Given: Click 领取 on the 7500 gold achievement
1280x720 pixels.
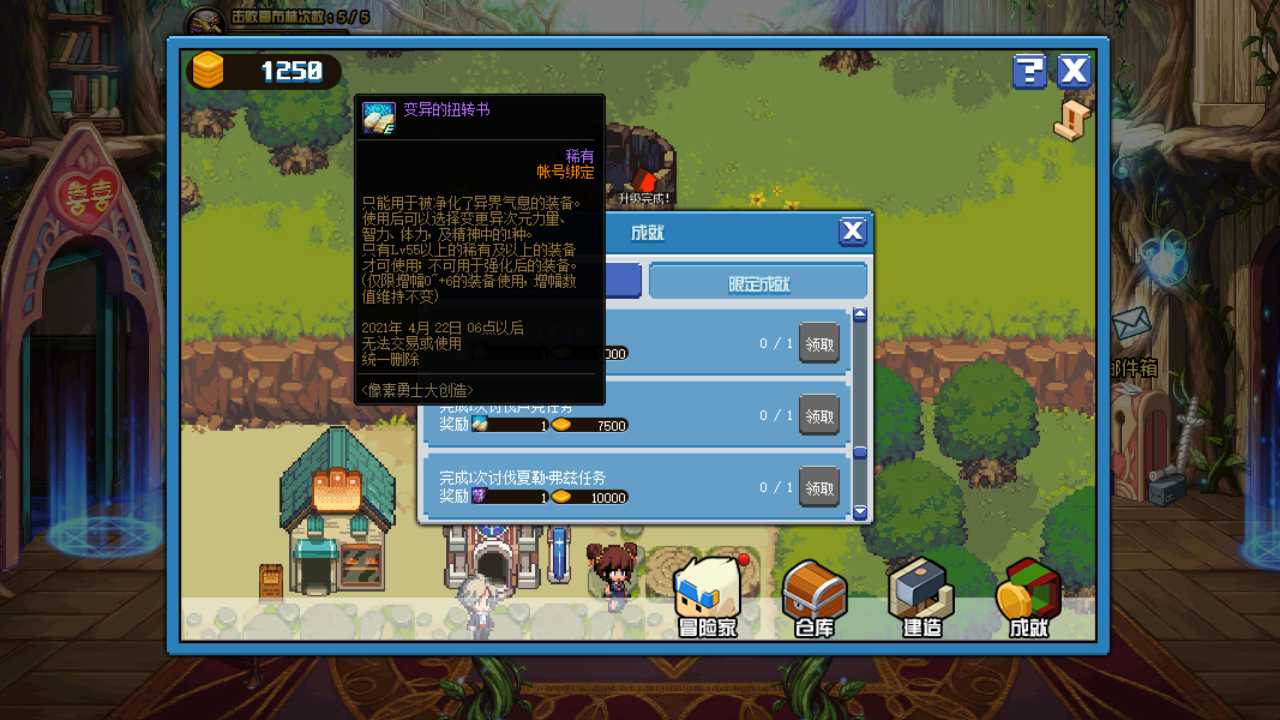Looking at the screenshot, I should pyautogui.click(x=819, y=415).
